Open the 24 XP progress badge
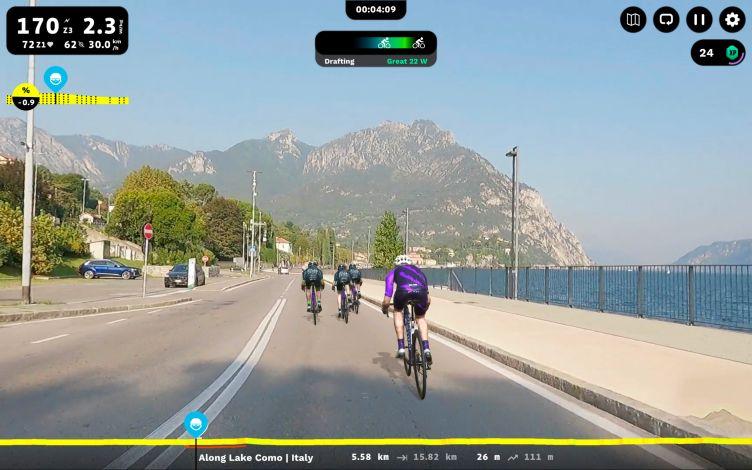Screen dimensions: 752x470 point(718,53)
